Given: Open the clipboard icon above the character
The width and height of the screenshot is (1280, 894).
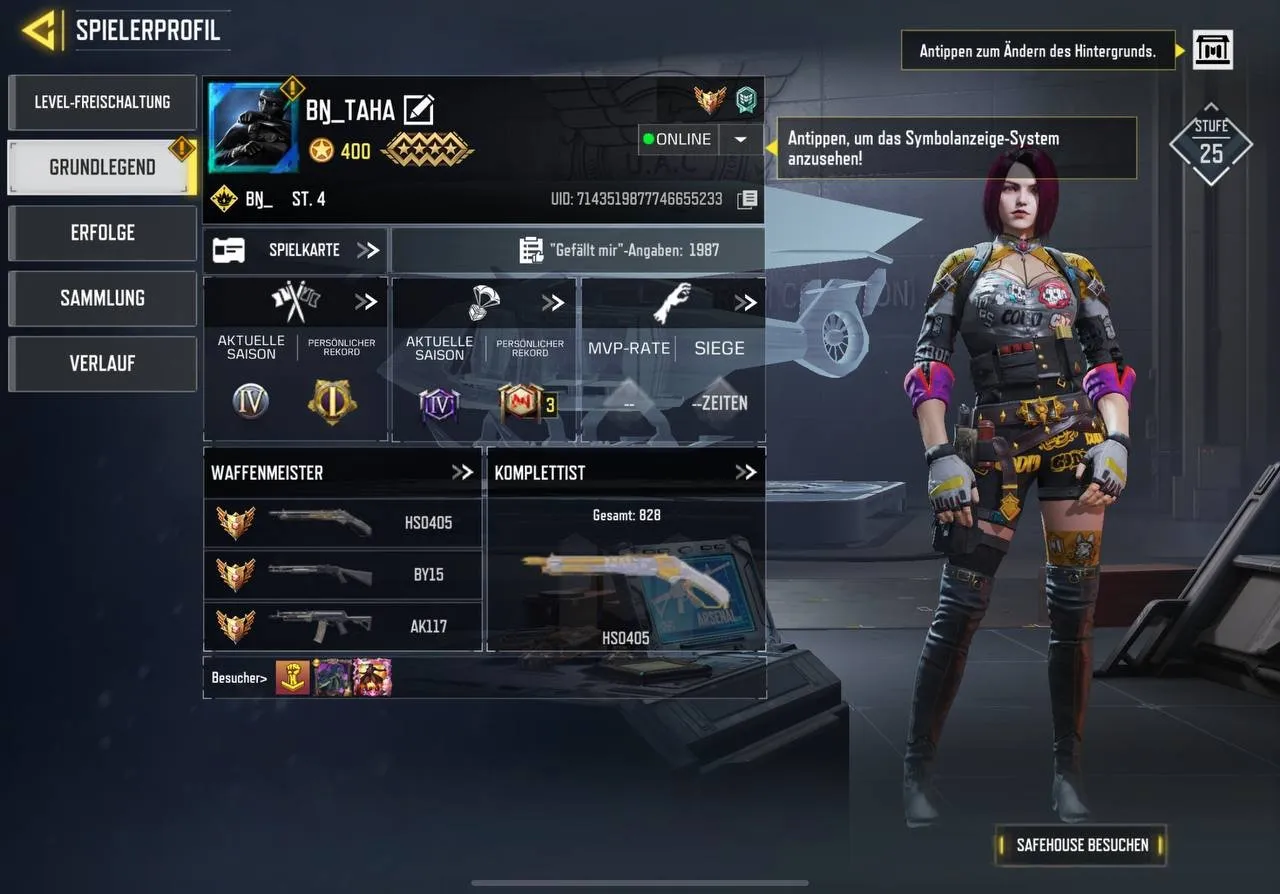Looking at the screenshot, I should click(1212, 50).
